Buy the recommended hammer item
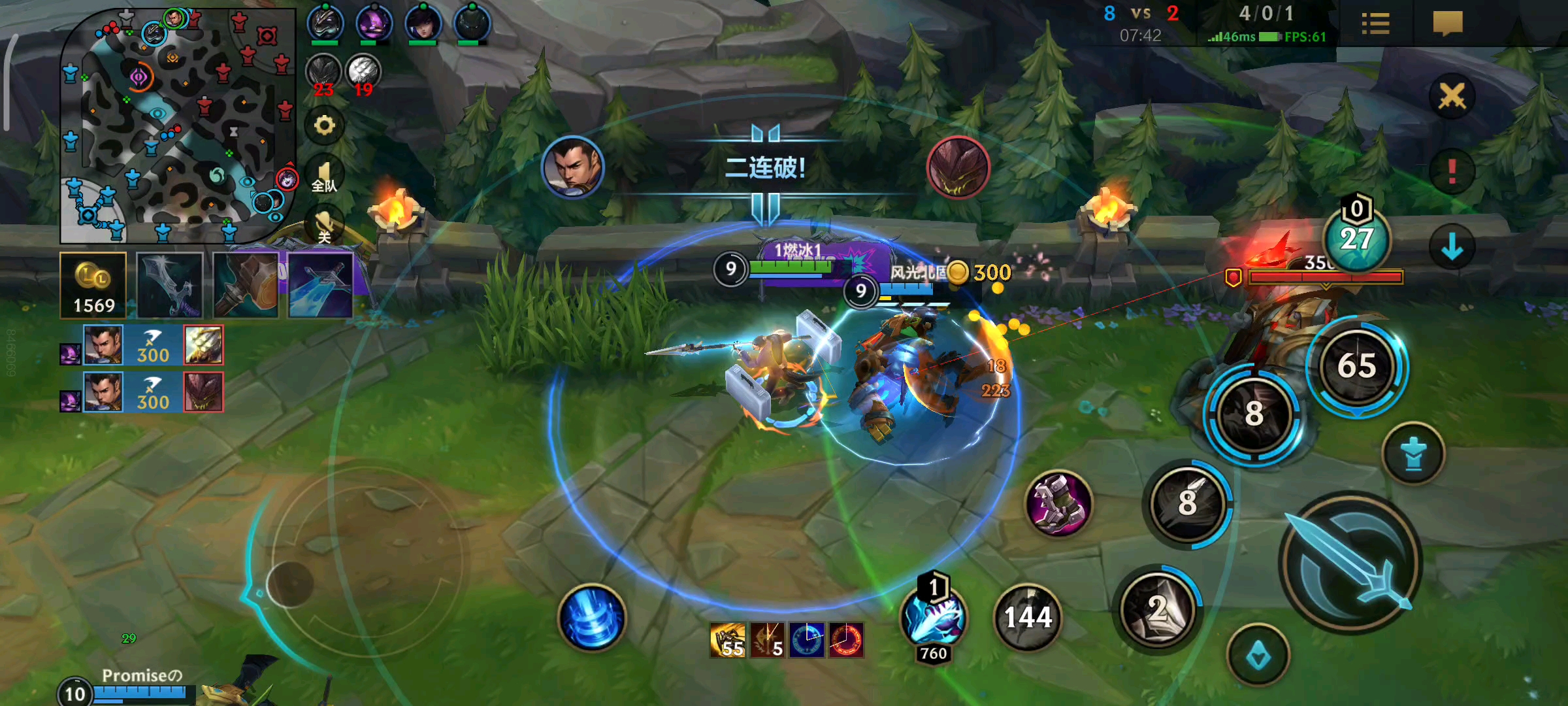 (246, 286)
